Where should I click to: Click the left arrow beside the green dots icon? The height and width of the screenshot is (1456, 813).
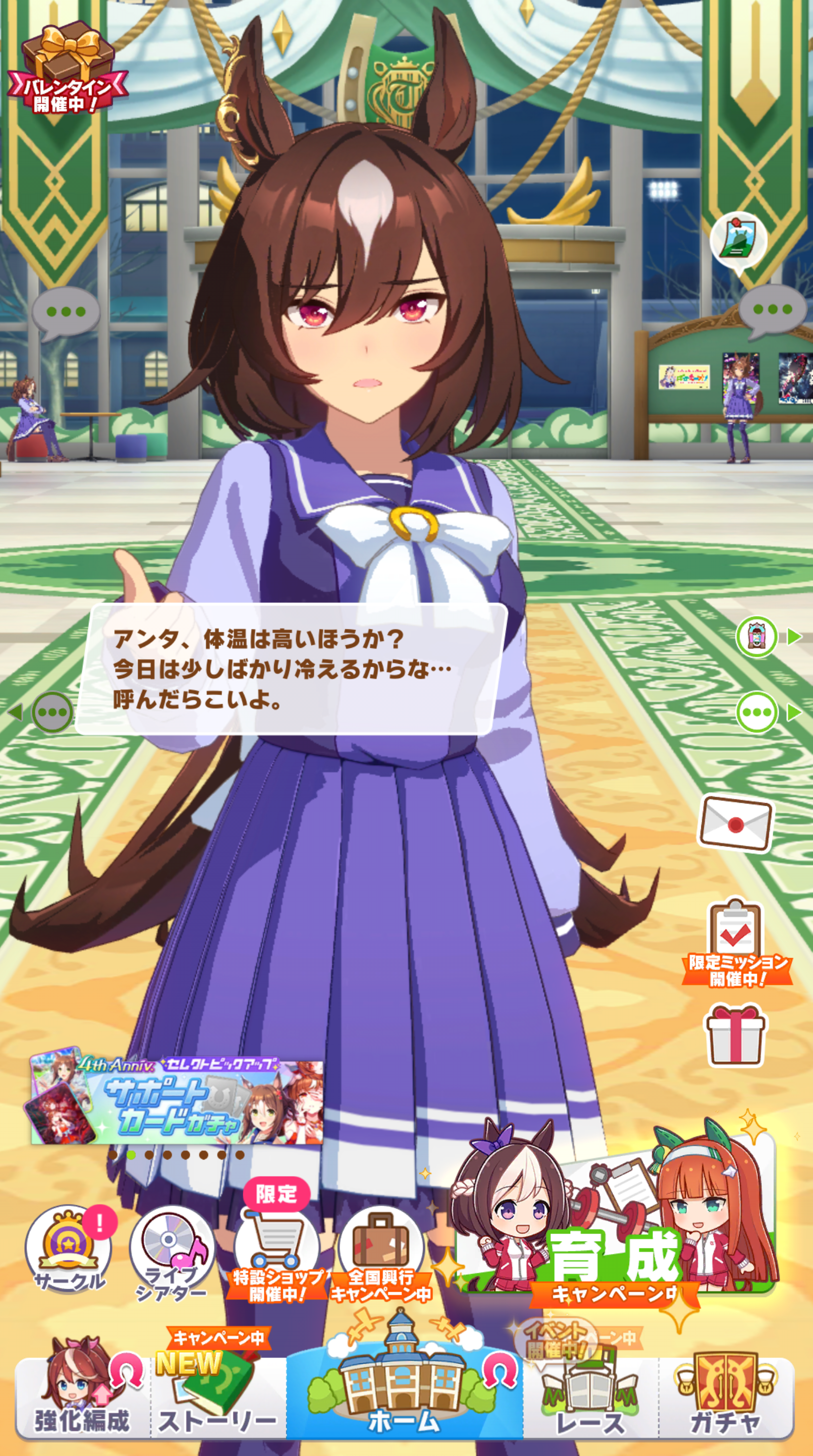click(15, 712)
